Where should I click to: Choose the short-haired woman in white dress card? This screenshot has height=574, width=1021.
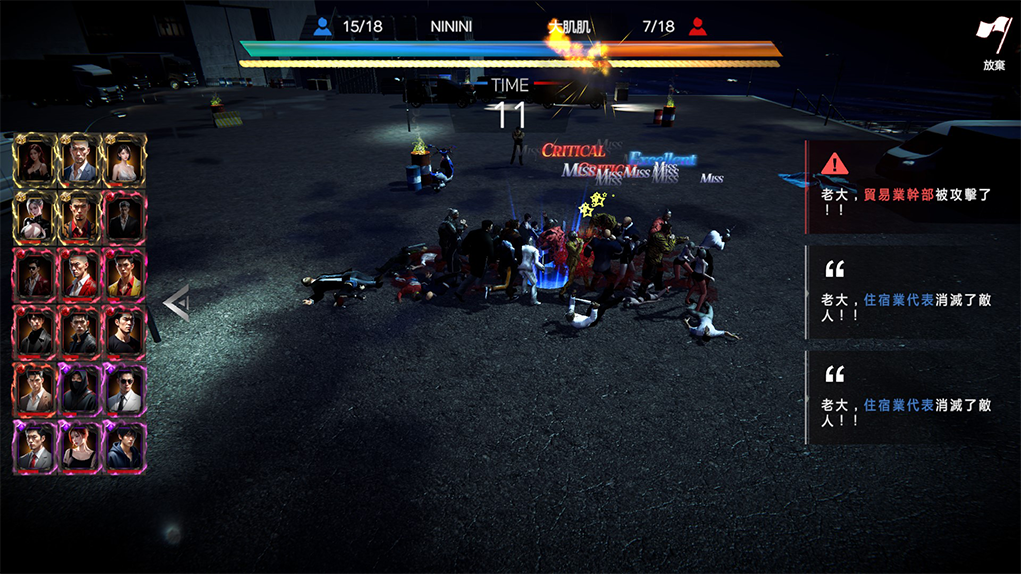click(124, 159)
